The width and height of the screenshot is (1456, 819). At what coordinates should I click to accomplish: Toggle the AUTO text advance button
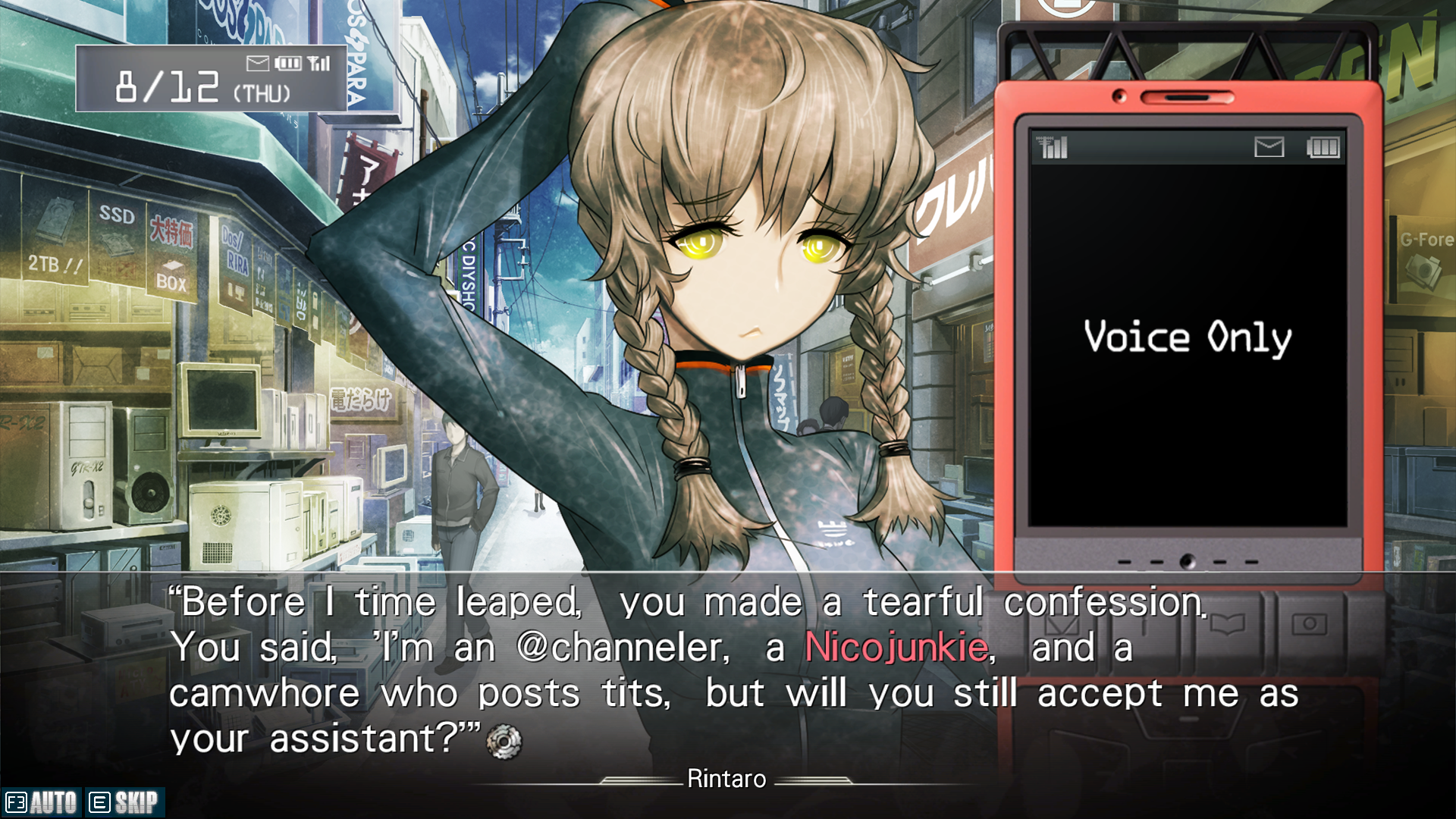[x=42, y=802]
